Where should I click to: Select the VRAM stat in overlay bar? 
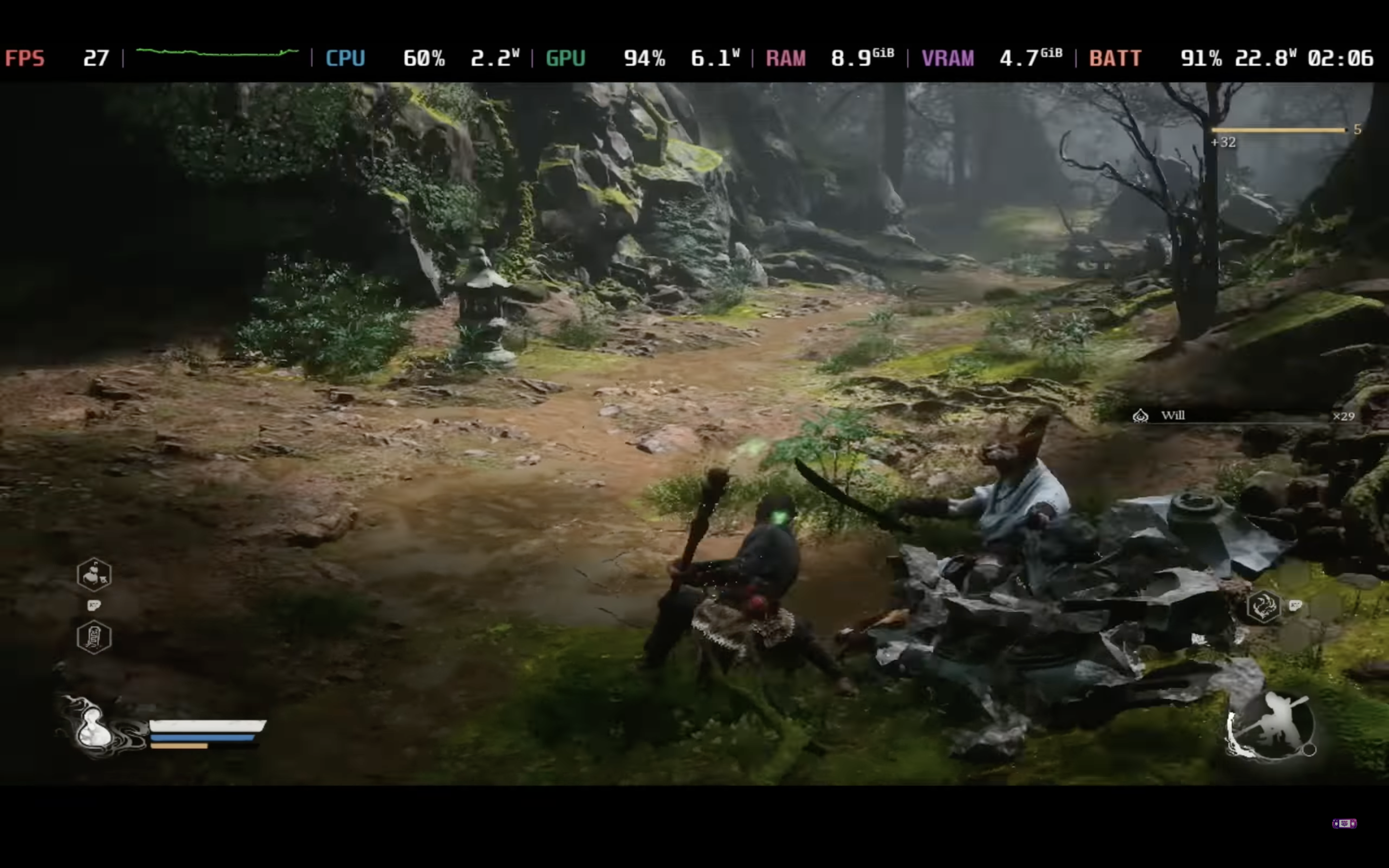pos(947,57)
